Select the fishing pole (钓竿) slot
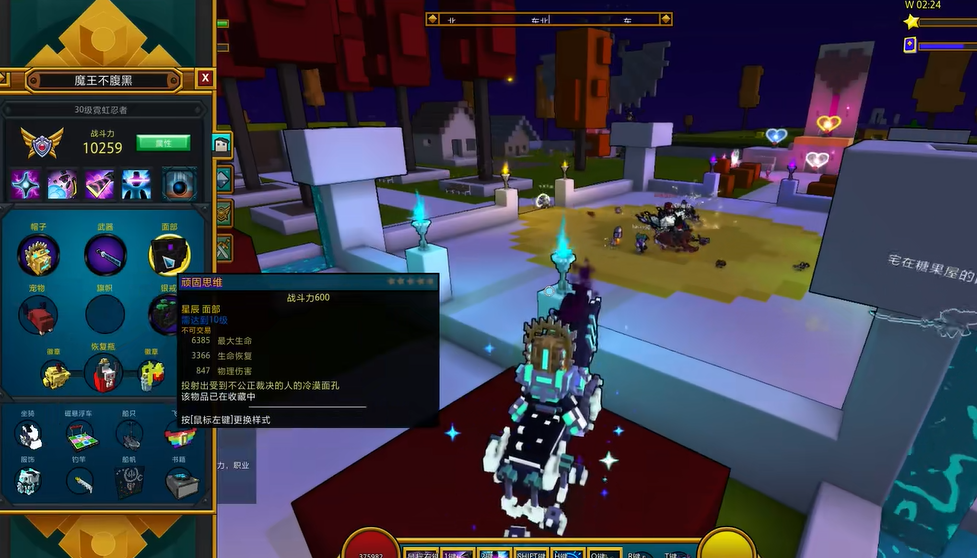This screenshot has width=977, height=558. tap(80, 483)
